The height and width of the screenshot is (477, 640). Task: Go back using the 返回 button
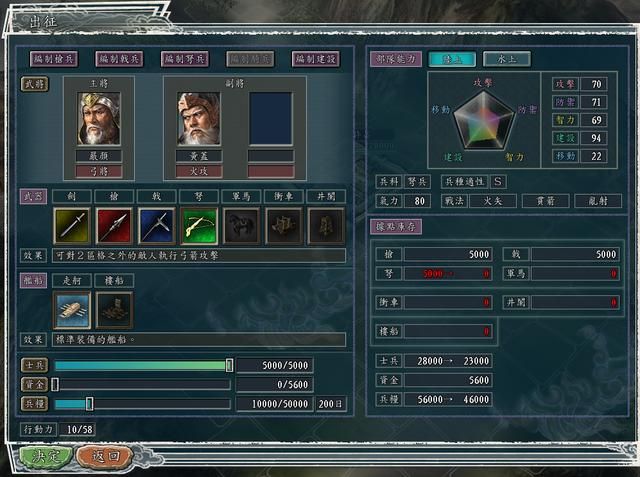105,456
